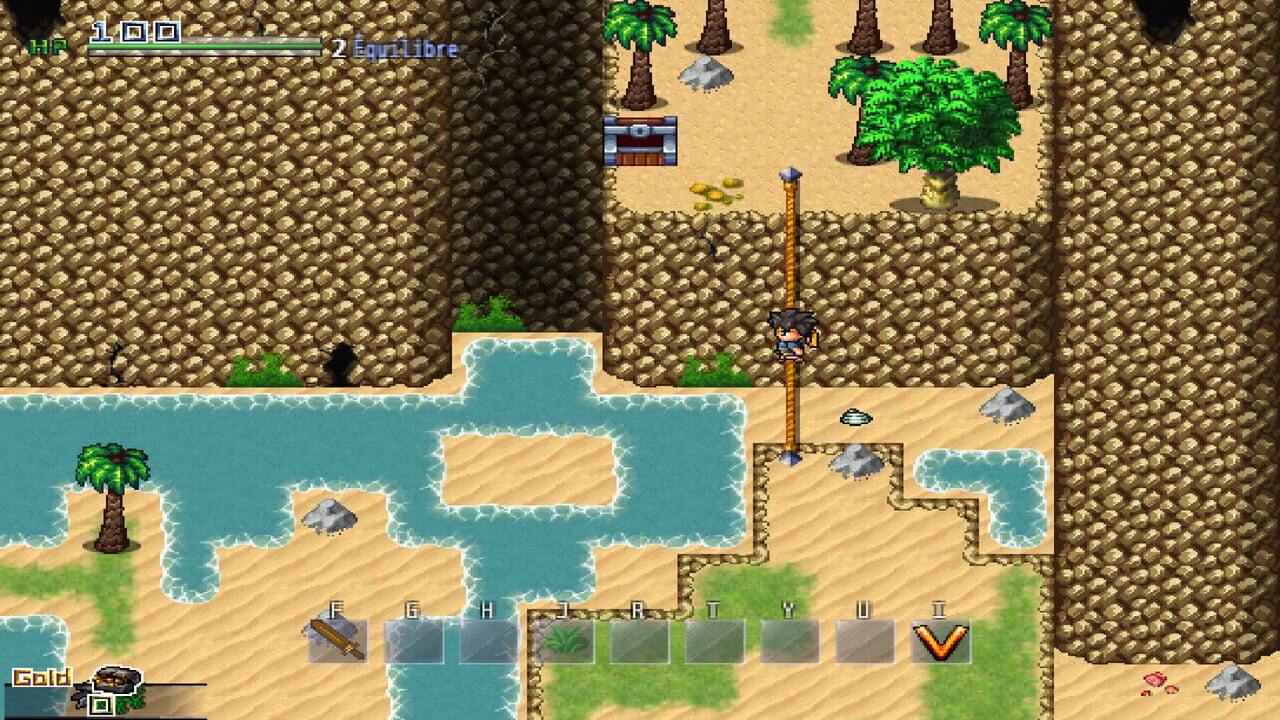Toggle hotbar slot R

coord(639,641)
